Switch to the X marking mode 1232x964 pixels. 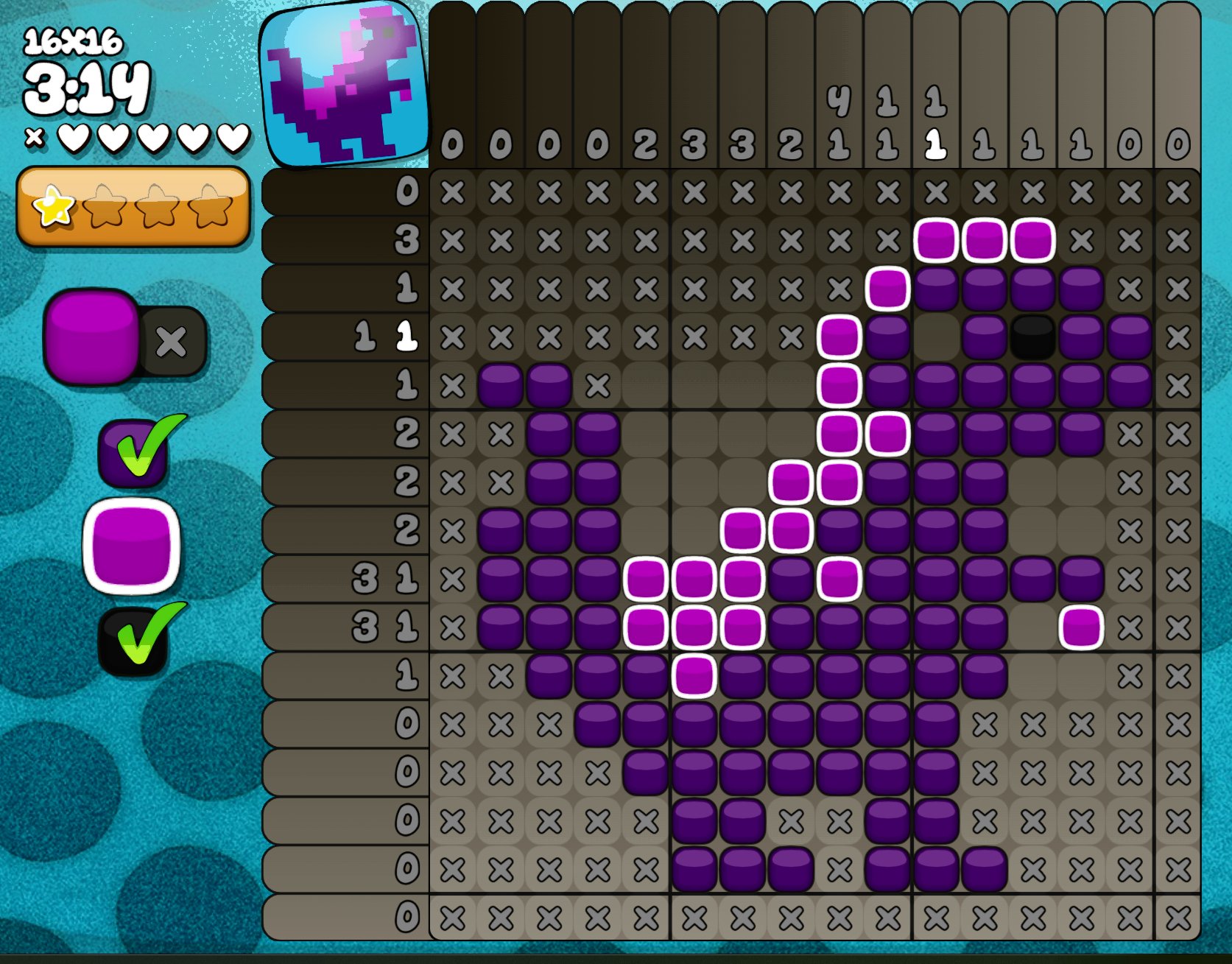pyautogui.click(x=172, y=341)
